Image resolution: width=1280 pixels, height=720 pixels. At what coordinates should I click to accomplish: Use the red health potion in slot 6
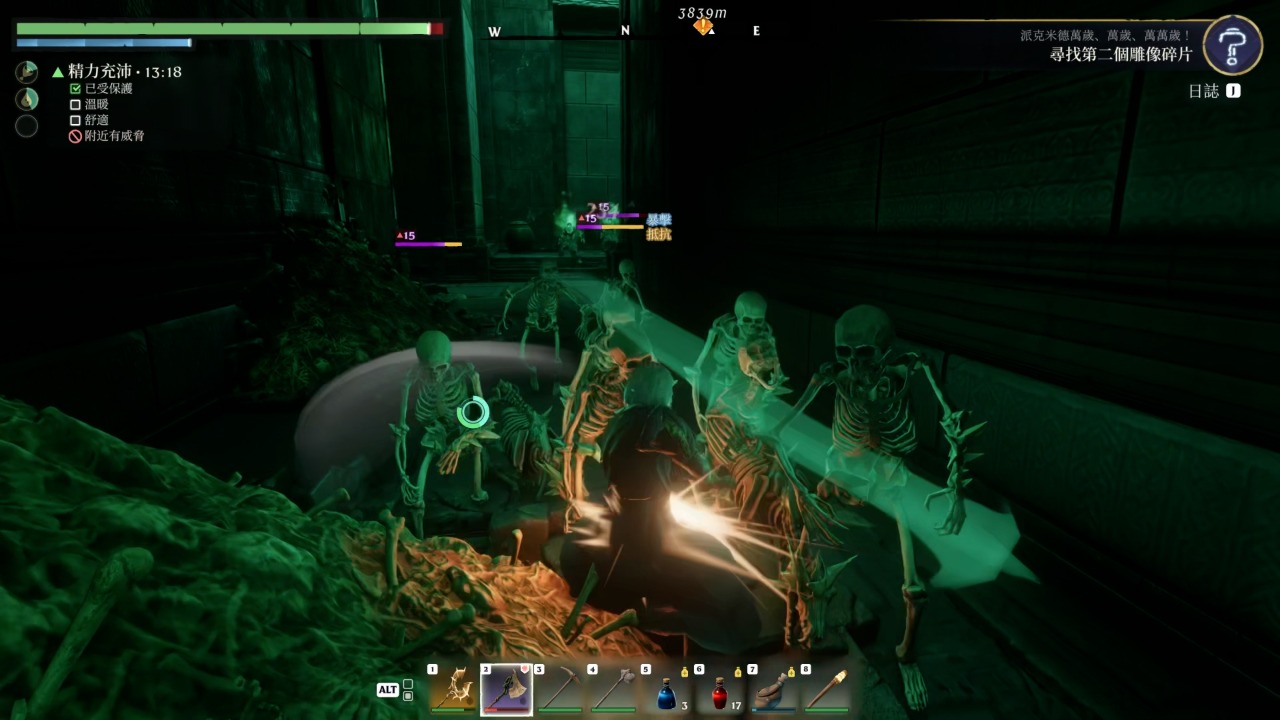[x=719, y=692]
